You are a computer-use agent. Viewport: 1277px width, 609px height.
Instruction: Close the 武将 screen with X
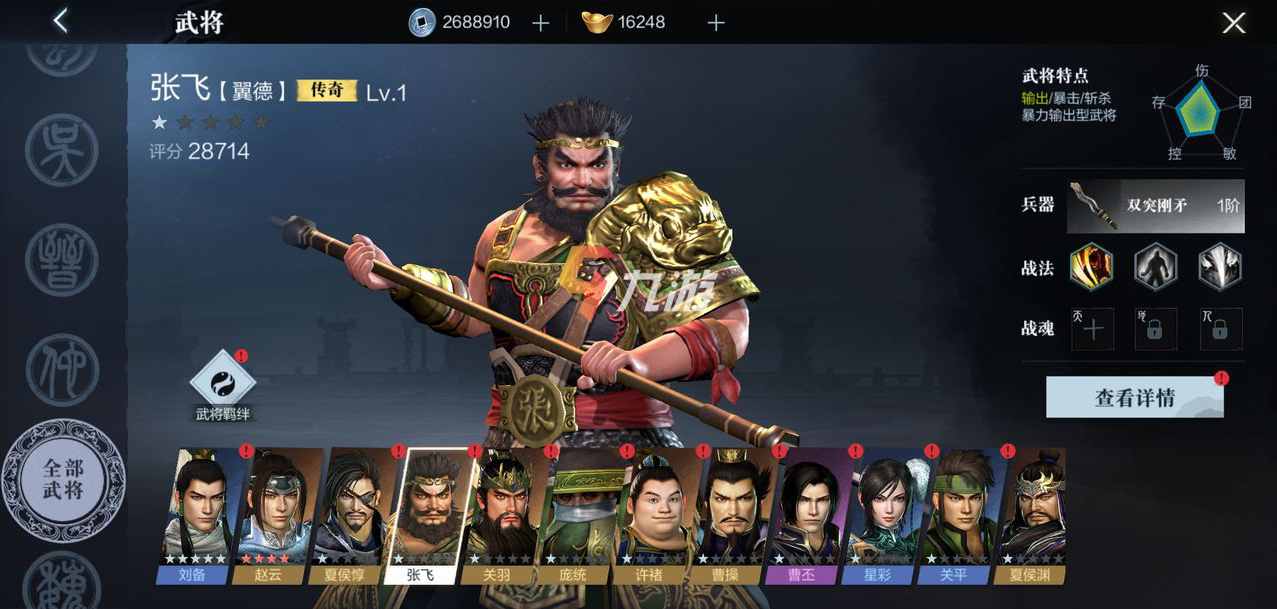(1234, 23)
